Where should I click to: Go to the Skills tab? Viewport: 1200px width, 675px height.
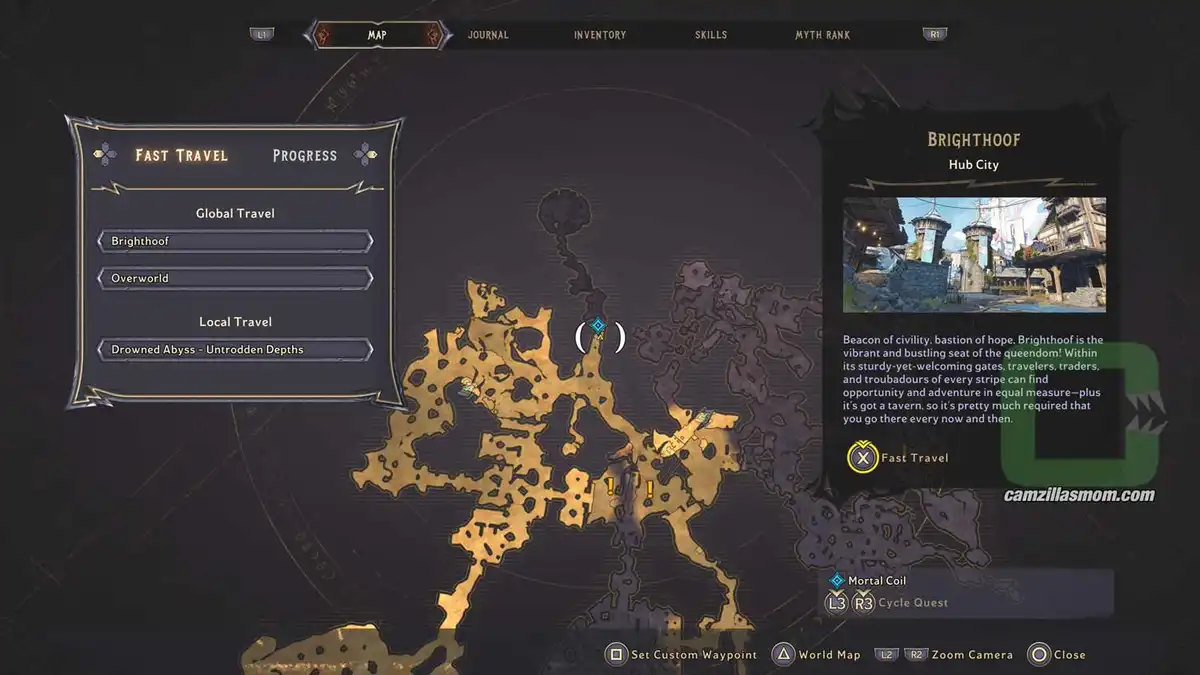click(x=712, y=35)
